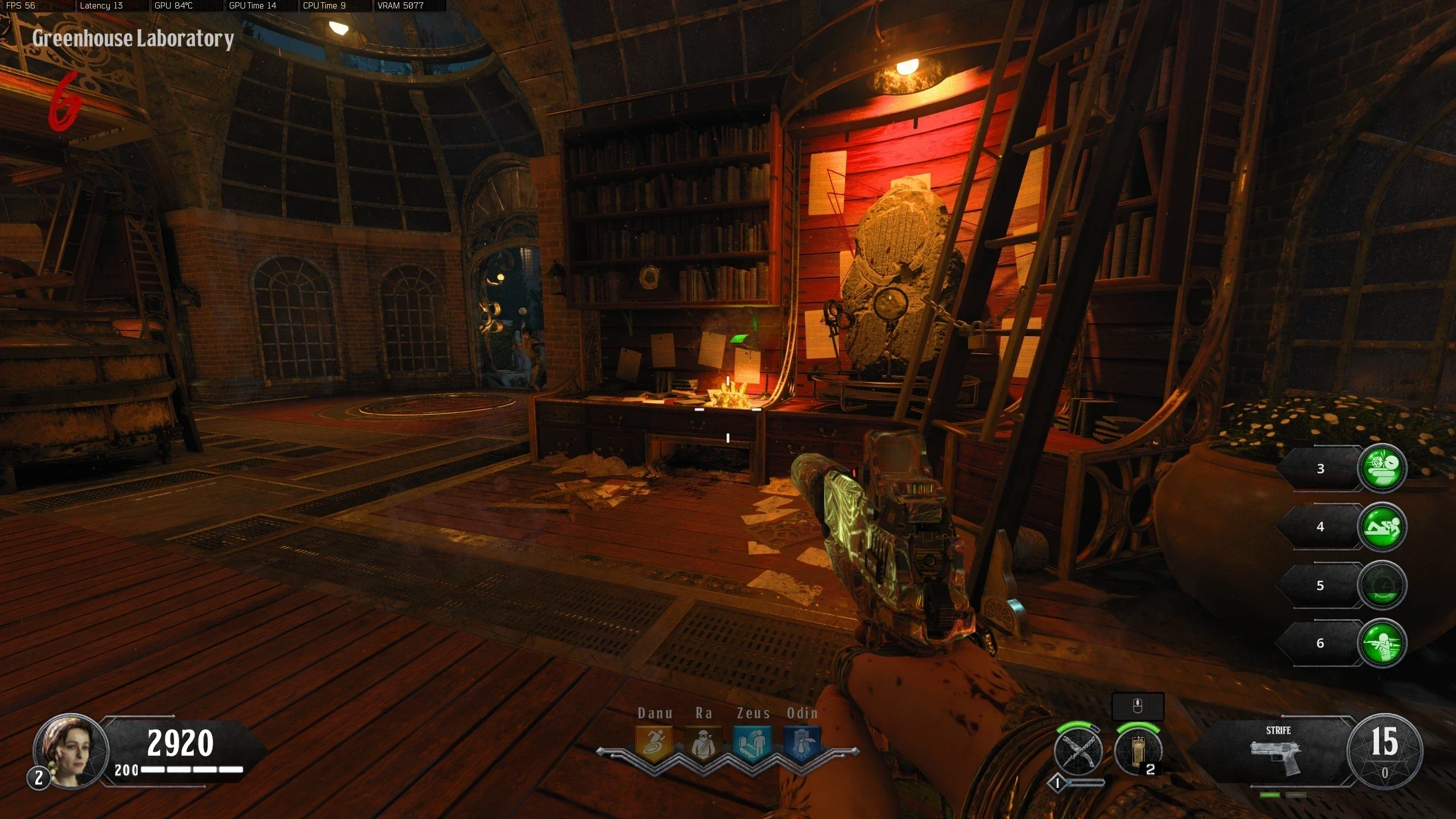Activate the dice elixir in slot 3
The height and width of the screenshot is (819, 1456).
point(1382,468)
